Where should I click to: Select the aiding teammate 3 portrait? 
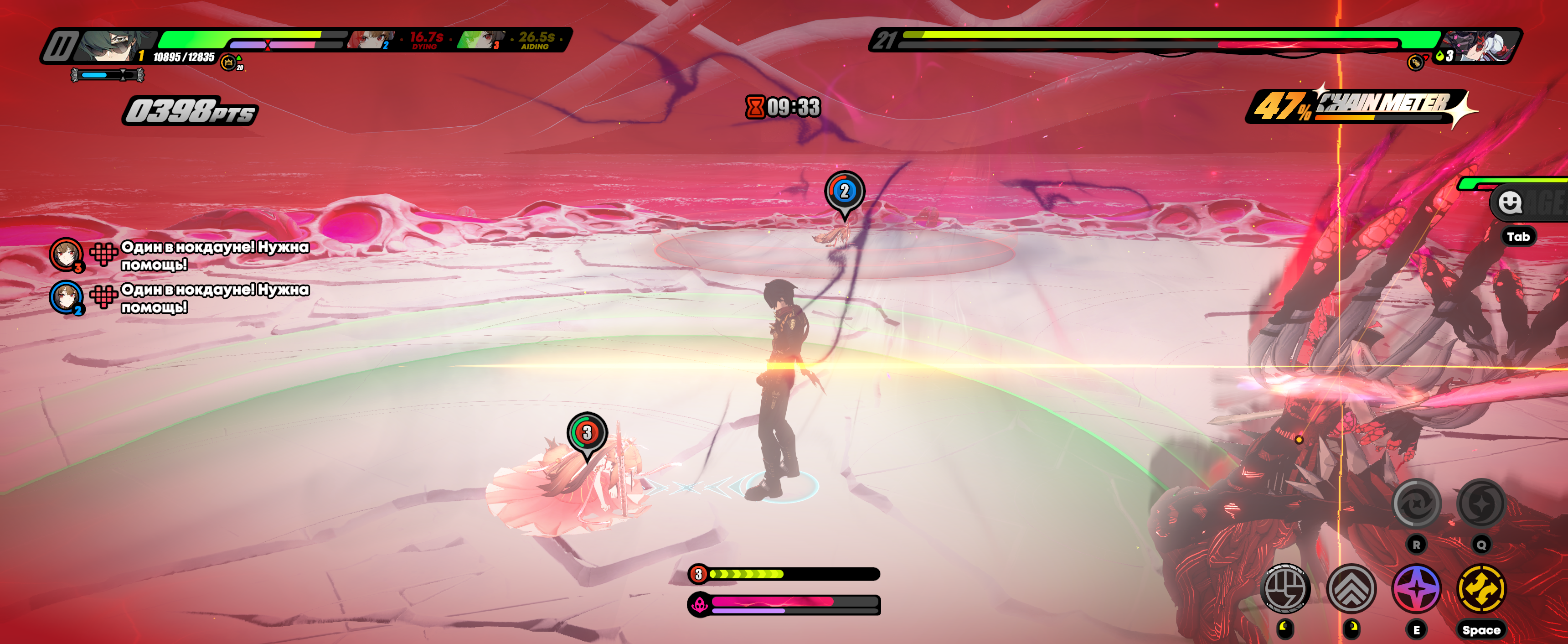(x=480, y=40)
